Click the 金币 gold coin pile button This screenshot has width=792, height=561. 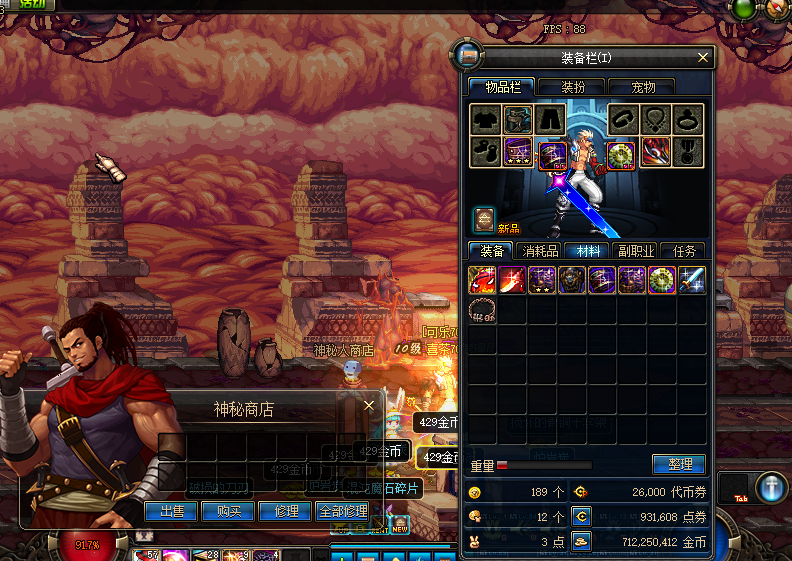pyautogui.click(x=581, y=541)
